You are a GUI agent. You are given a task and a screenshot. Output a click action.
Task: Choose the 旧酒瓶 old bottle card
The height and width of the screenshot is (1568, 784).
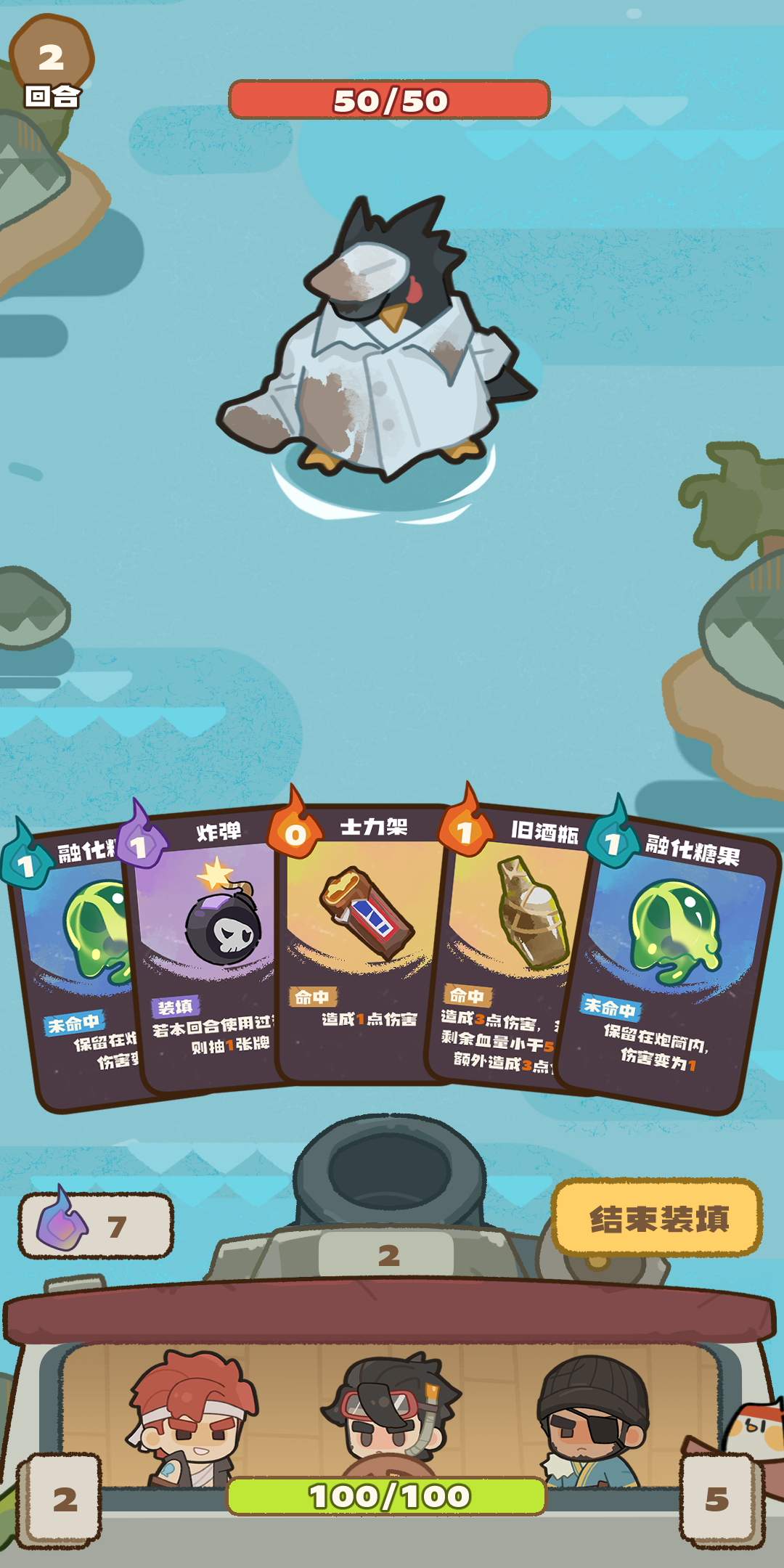pyautogui.click(x=508, y=944)
